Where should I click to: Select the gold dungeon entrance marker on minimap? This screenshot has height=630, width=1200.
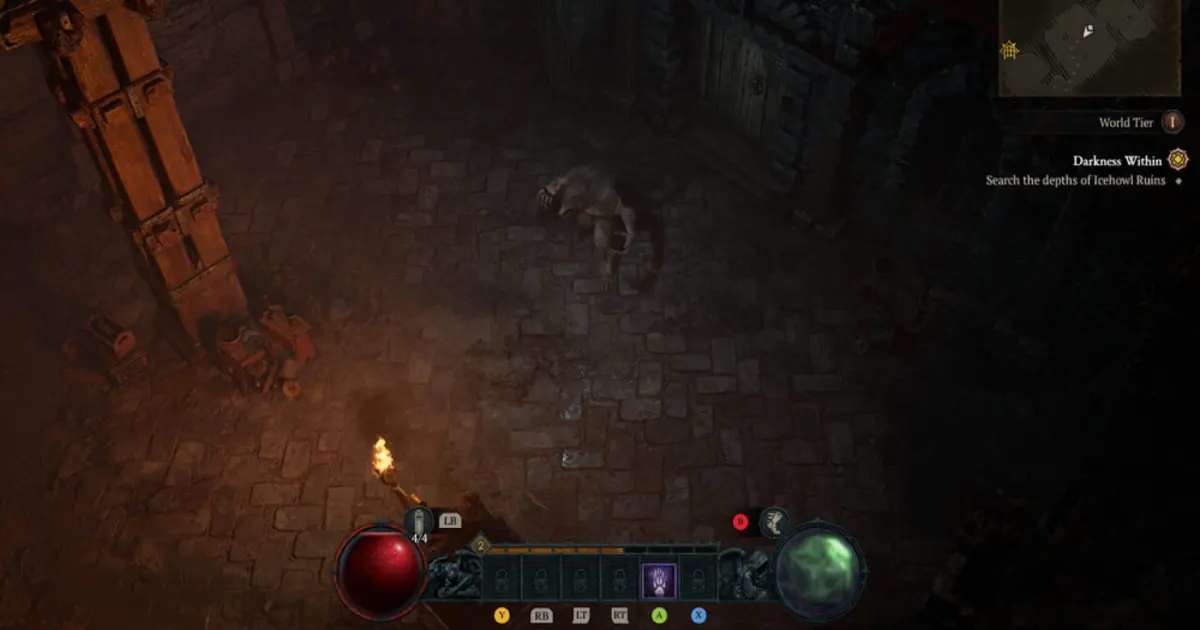[x=1011, y=49]
